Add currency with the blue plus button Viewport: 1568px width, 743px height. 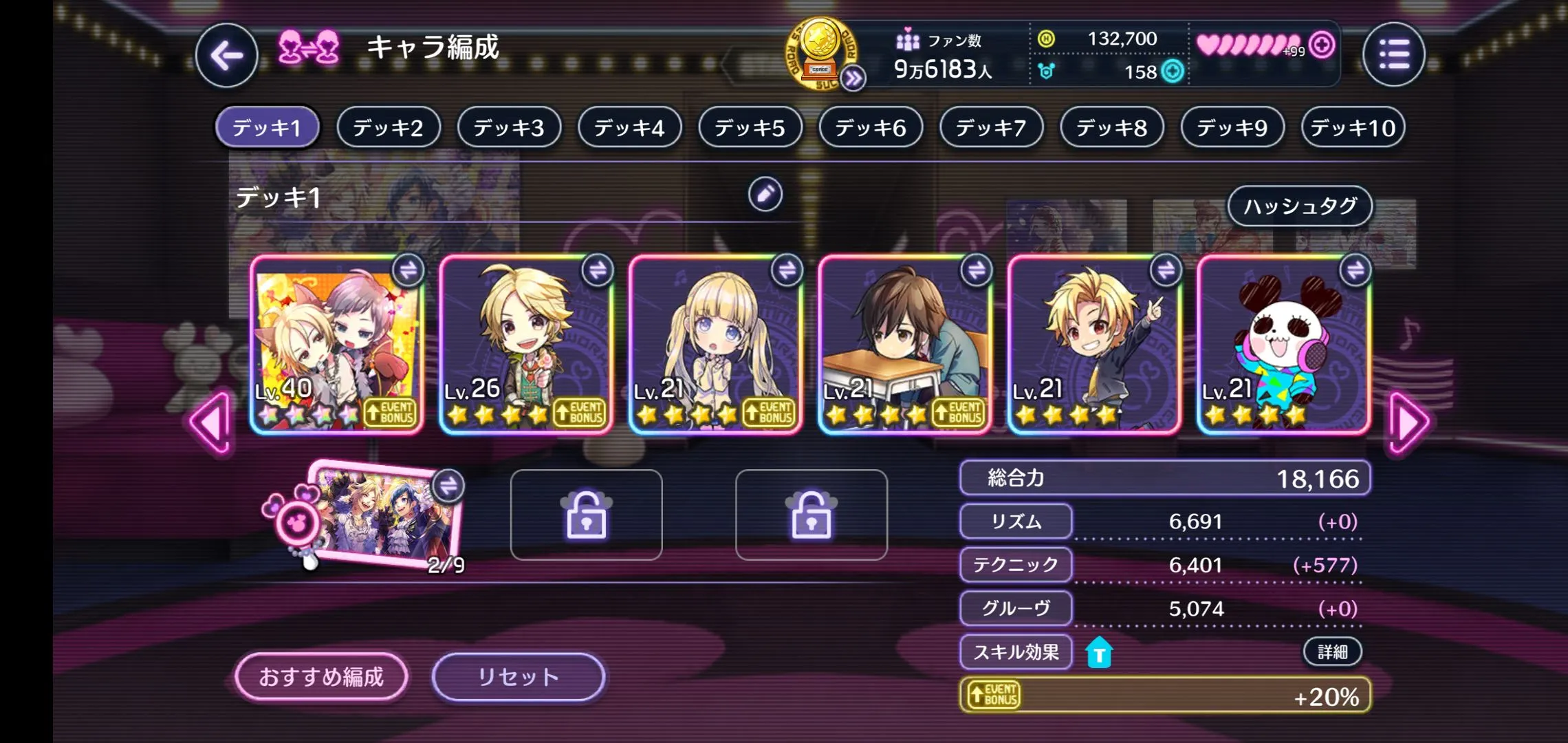pos(1173,72)
